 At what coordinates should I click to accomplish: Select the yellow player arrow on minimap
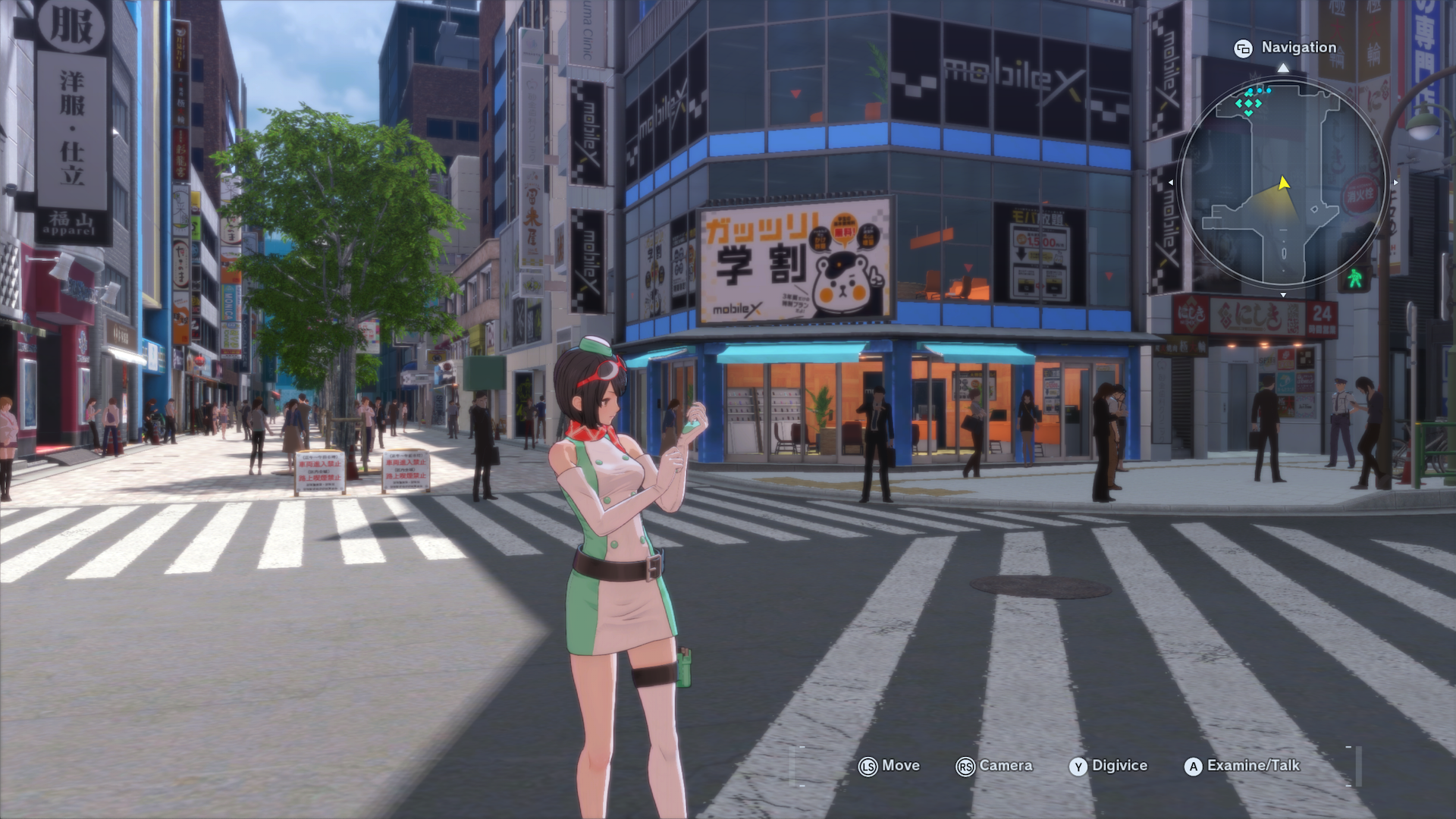click(1283, 183)
